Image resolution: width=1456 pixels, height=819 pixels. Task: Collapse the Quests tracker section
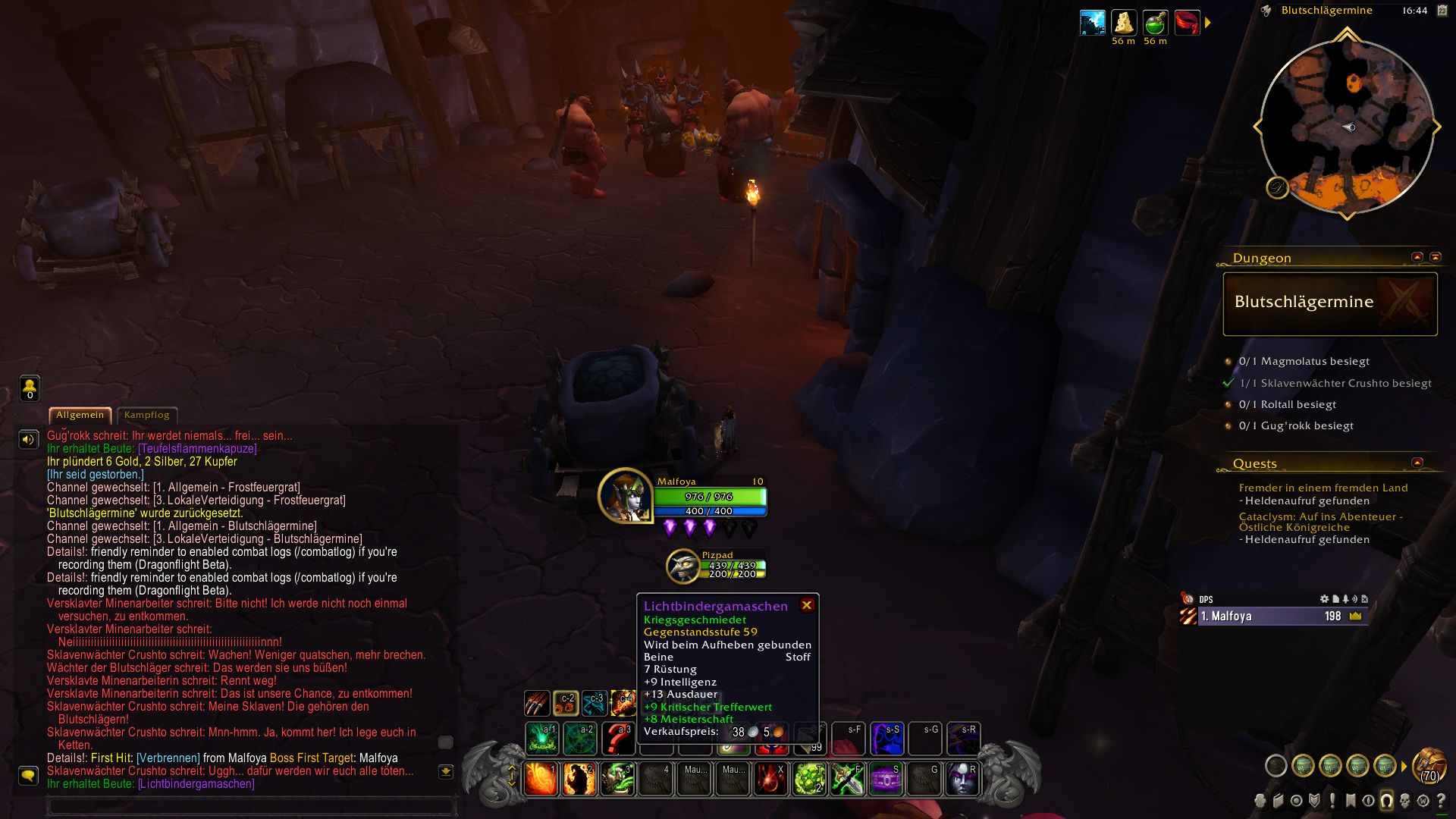point(1417,463)
